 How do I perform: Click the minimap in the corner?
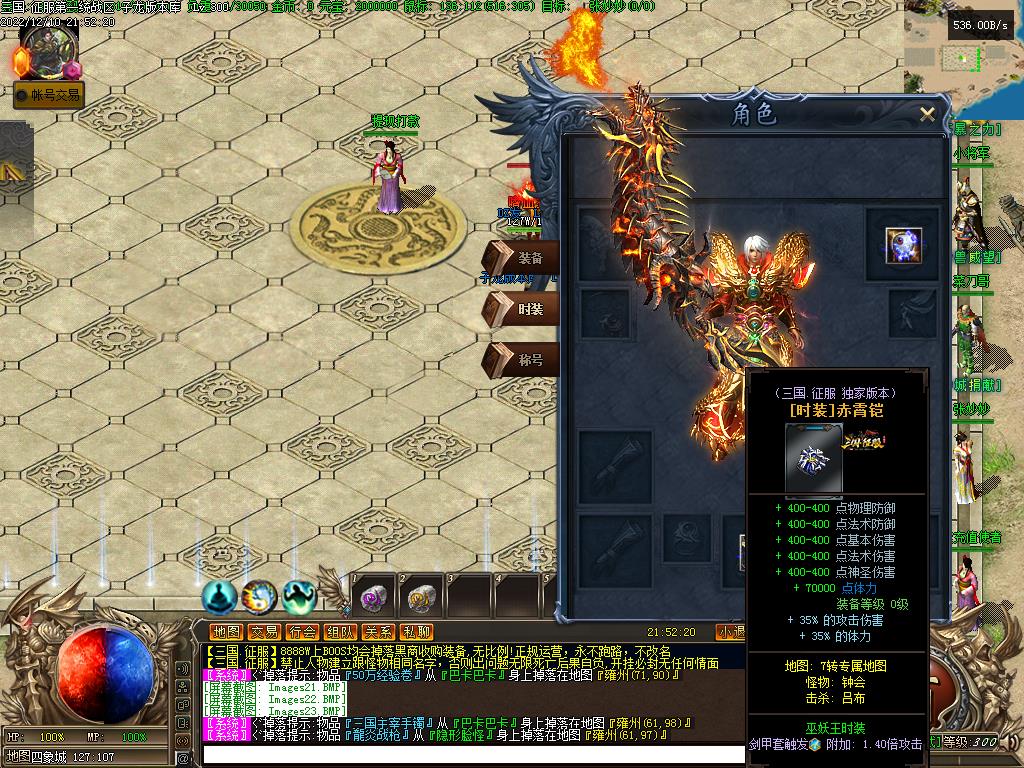point(963,60)
